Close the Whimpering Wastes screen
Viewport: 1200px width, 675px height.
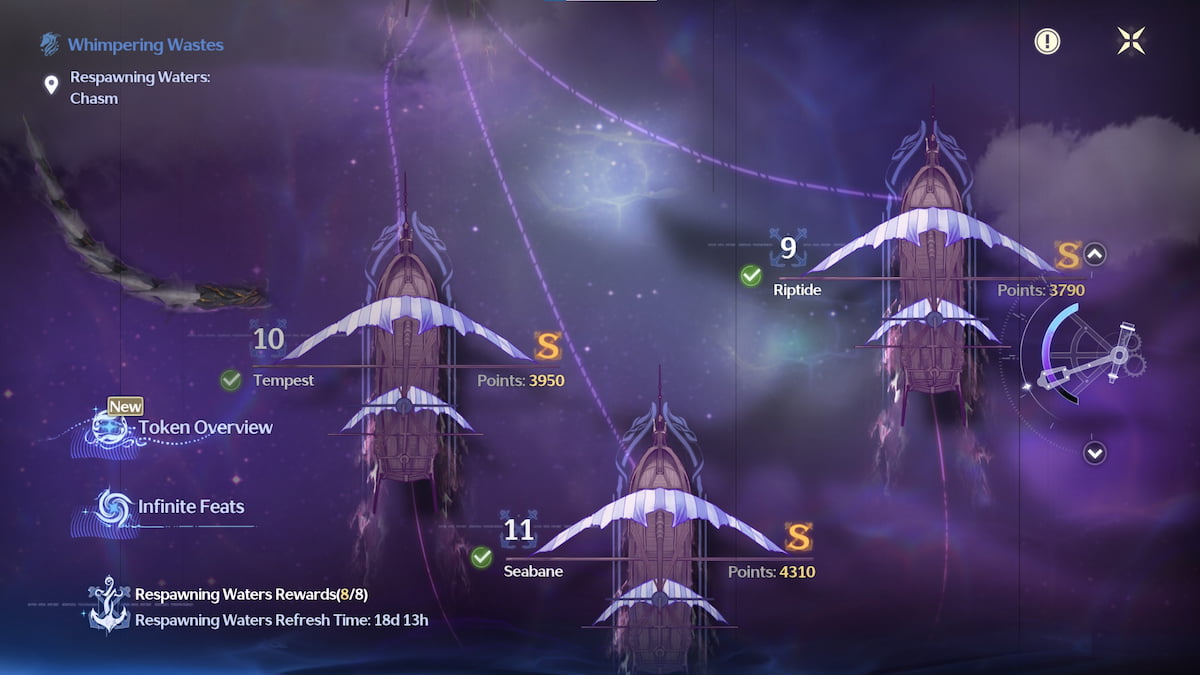pos(1131,41)
